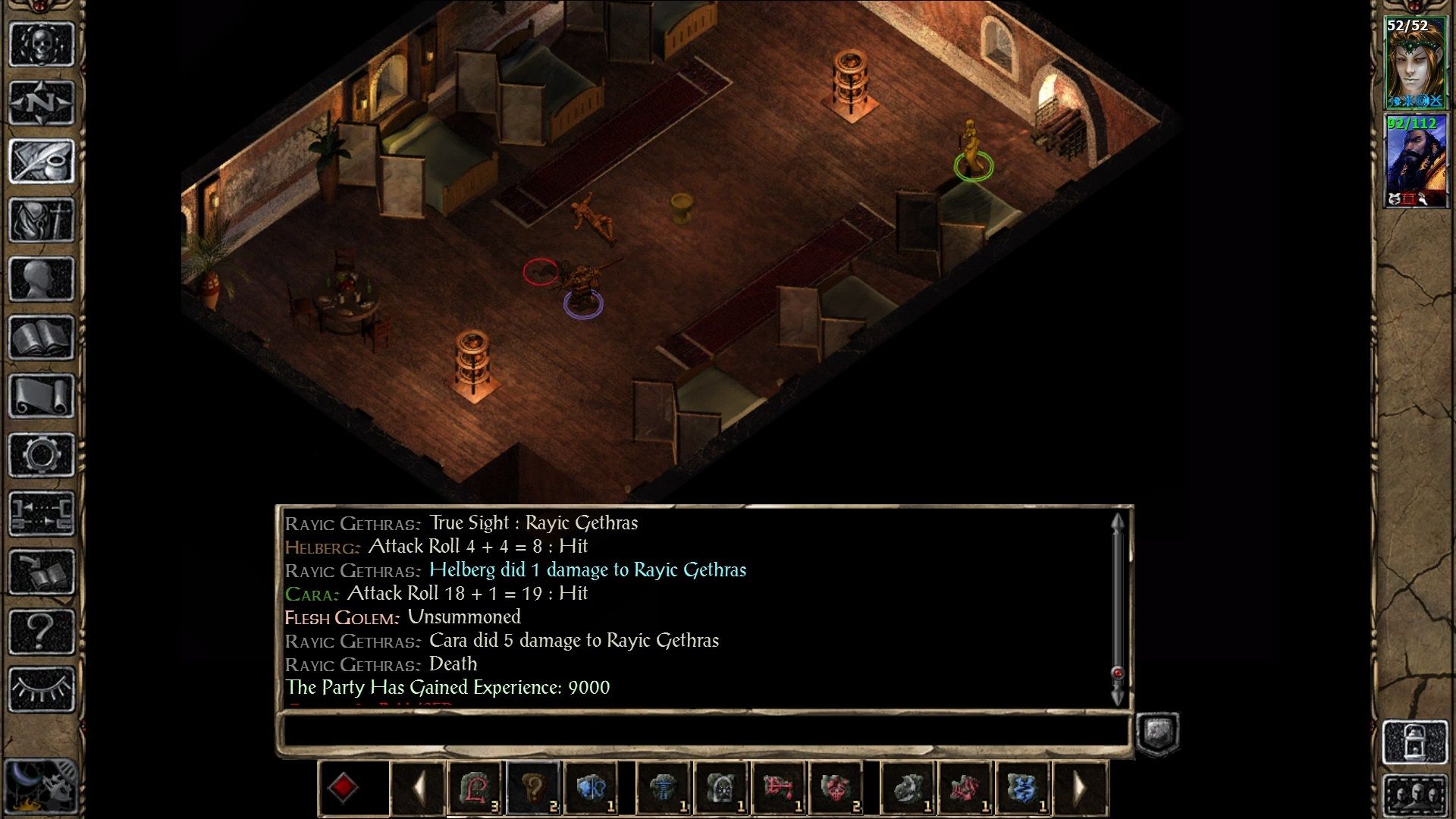Screen dimensions: 1456x819
Task: Click the select-all party button
Action: [1415, 796]
